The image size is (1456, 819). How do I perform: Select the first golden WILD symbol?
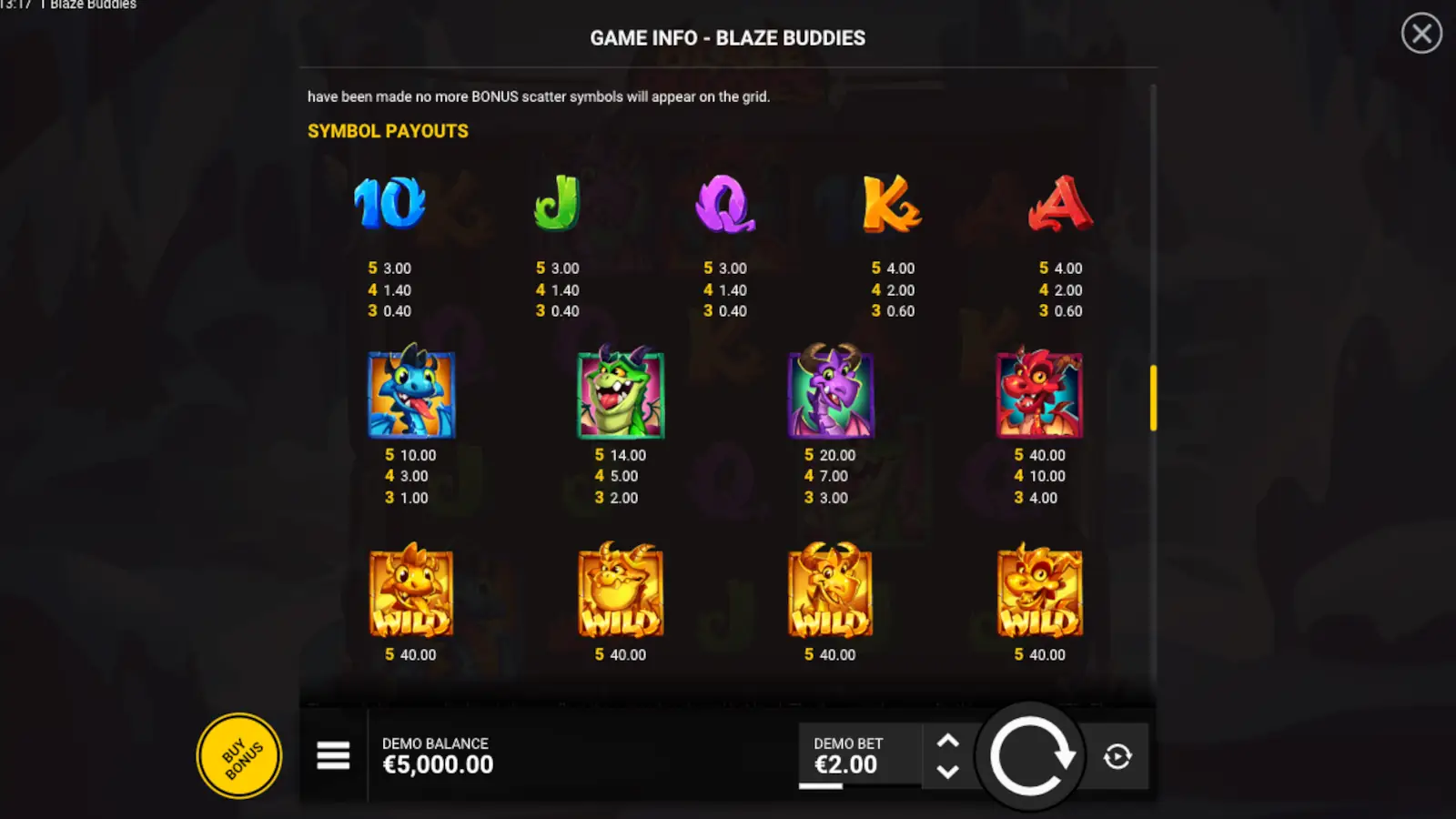click(x=411, y=591)
